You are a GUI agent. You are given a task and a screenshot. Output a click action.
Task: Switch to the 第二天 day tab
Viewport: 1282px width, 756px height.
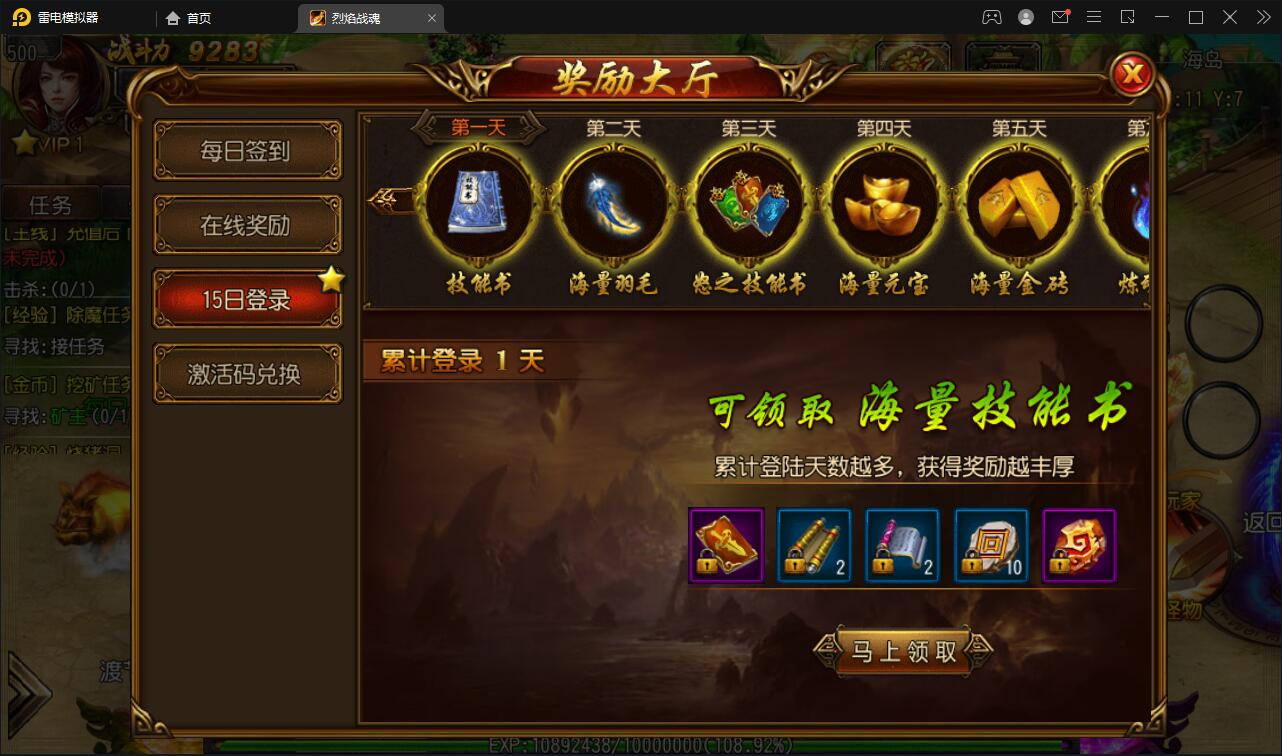click(x=613, y=125)
